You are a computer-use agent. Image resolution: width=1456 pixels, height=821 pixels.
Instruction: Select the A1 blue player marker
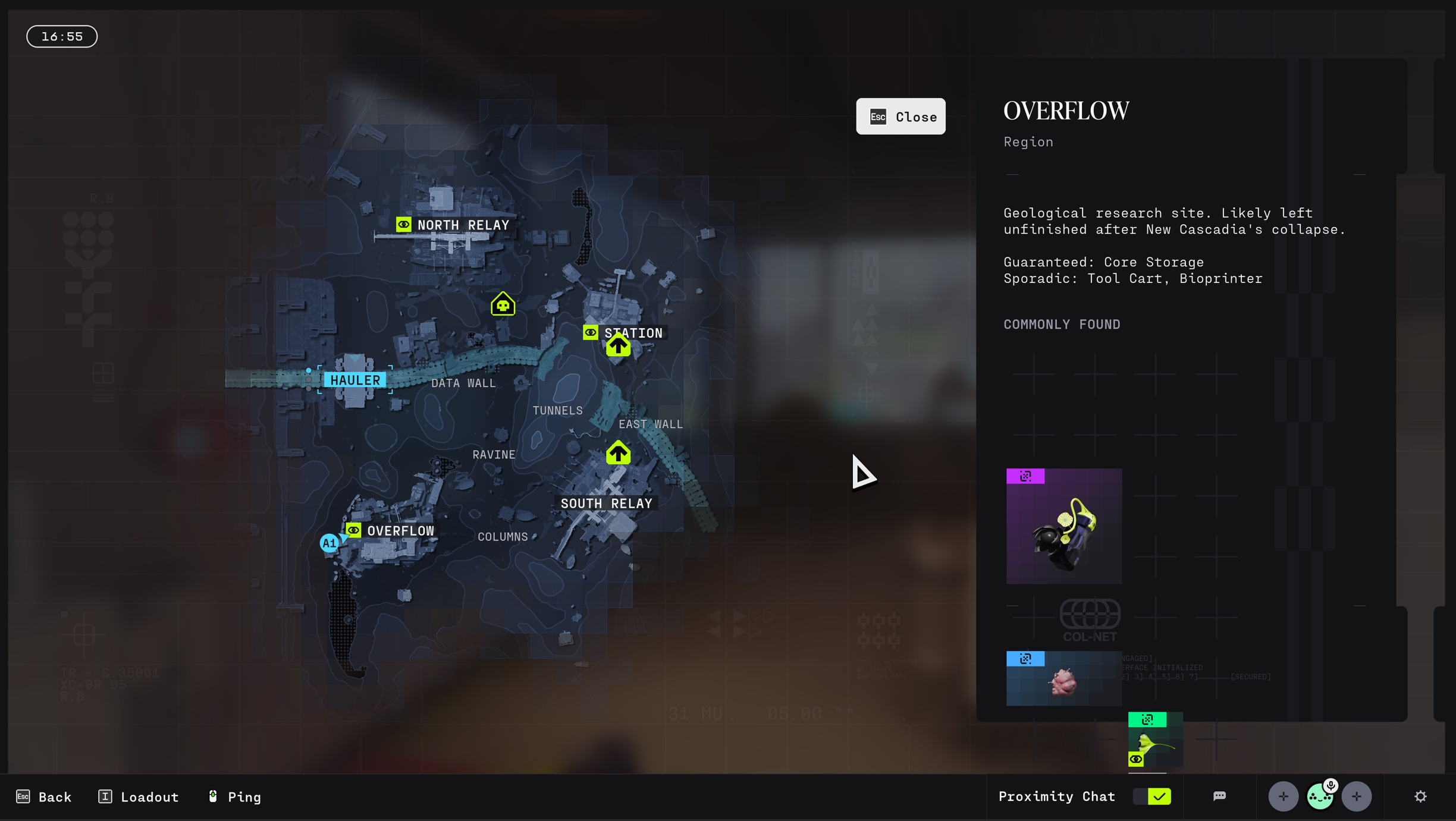tap(329, 543)
